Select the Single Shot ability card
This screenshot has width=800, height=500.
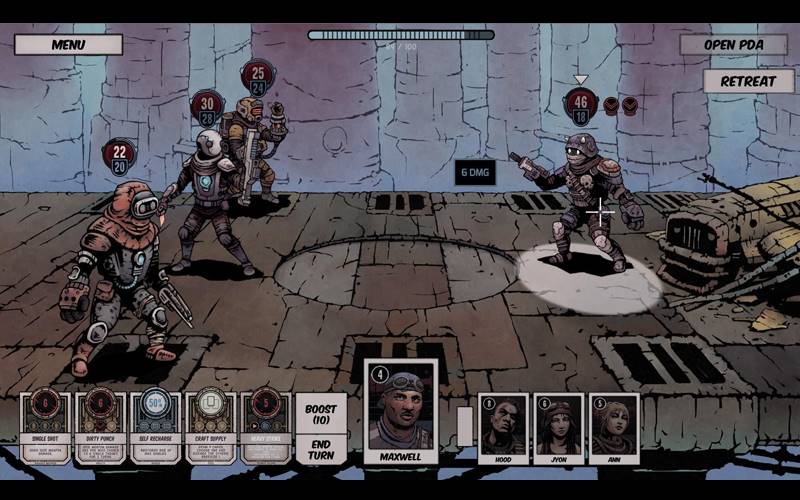[46, 426]
